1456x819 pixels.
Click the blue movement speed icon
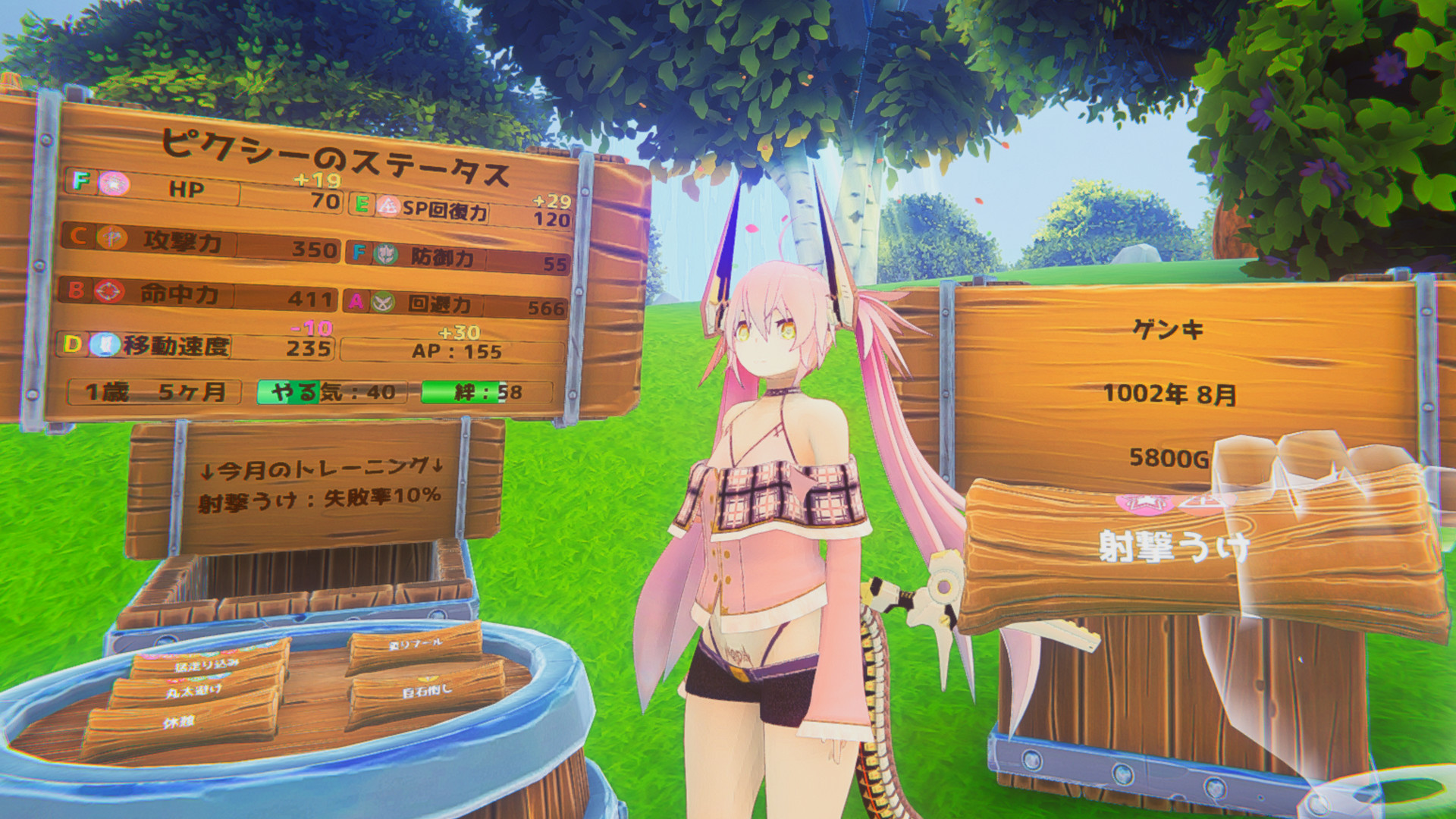[x=106, y=345]
